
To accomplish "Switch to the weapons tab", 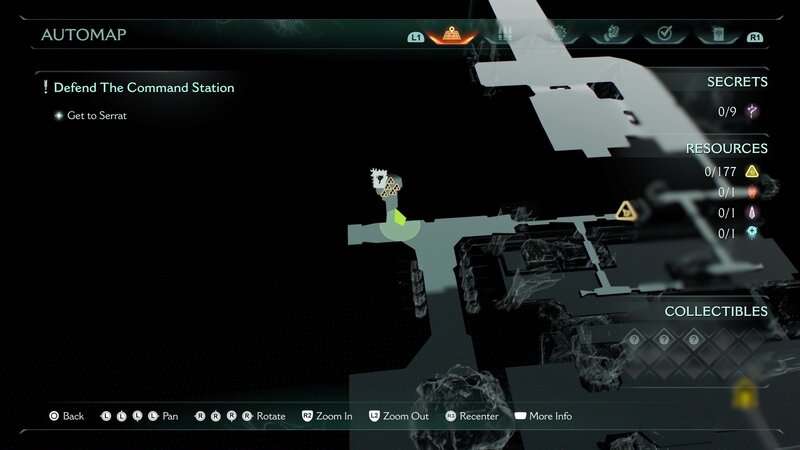I will click(x=504, y=35).
